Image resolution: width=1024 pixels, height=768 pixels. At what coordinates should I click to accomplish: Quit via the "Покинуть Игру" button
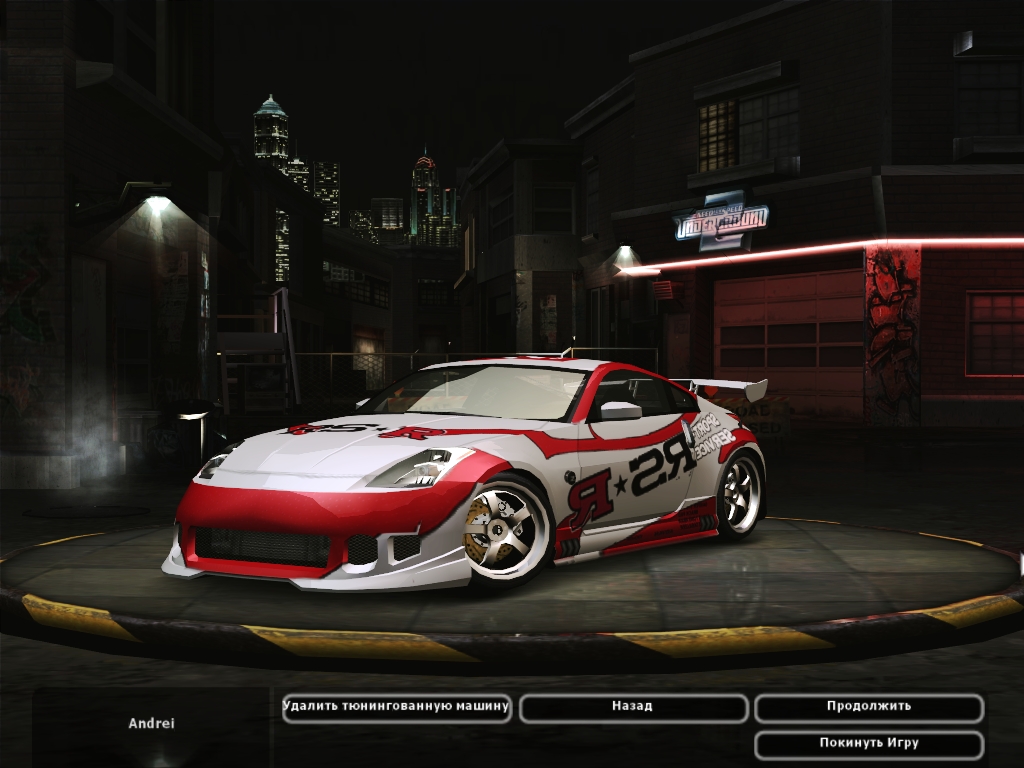point(868,744)
